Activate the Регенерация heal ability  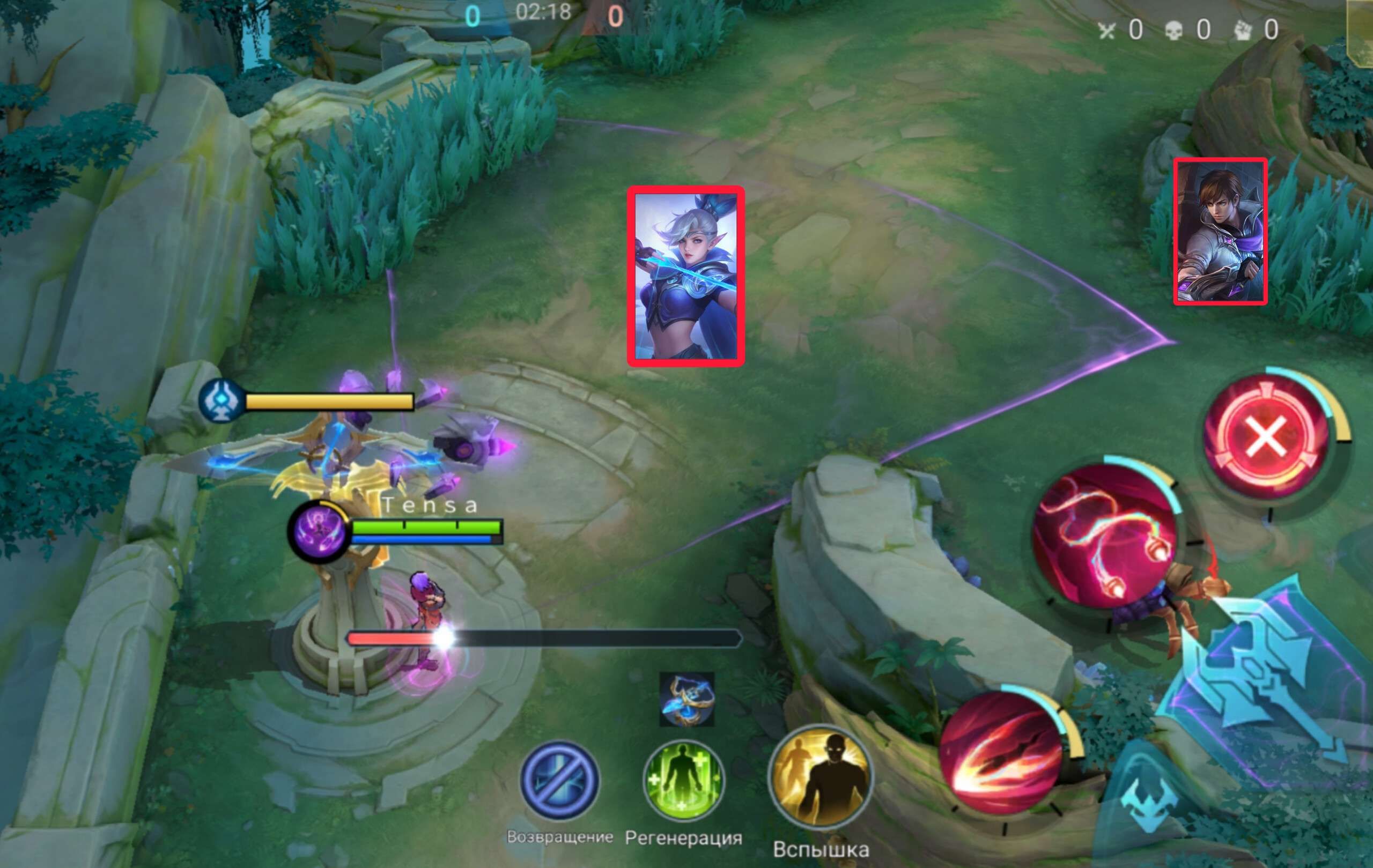pyautogui.click(x=683, y=780)
